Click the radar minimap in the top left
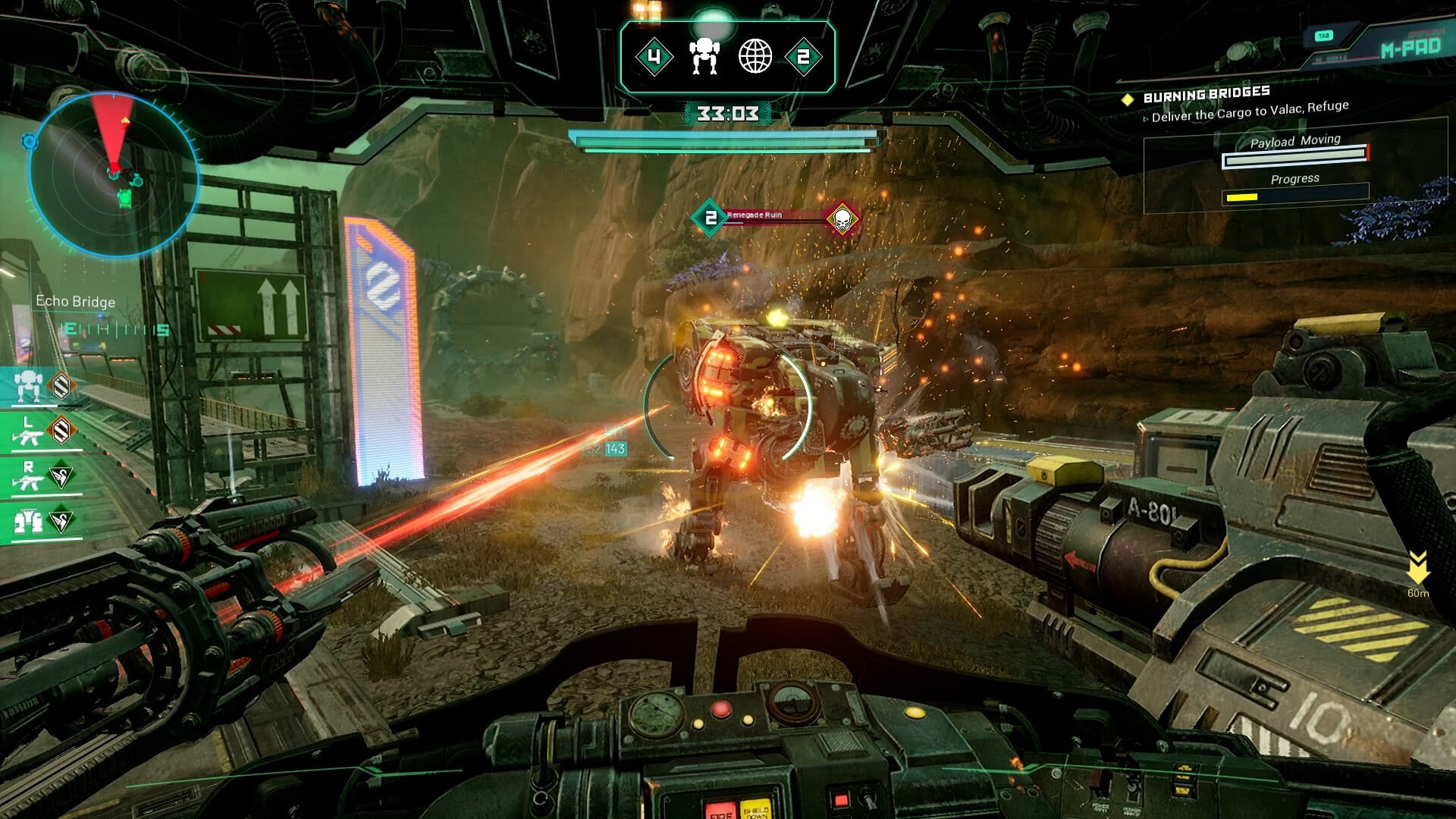 [x=115, y=168]
